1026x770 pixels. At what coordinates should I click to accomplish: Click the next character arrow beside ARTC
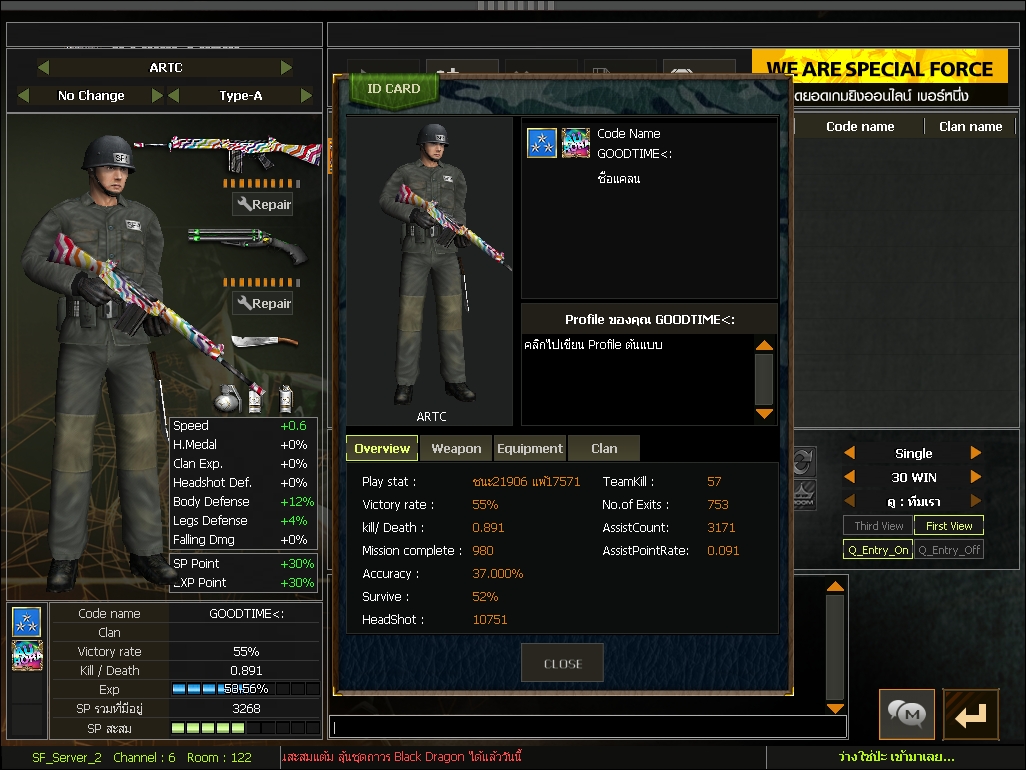(287, 68)
